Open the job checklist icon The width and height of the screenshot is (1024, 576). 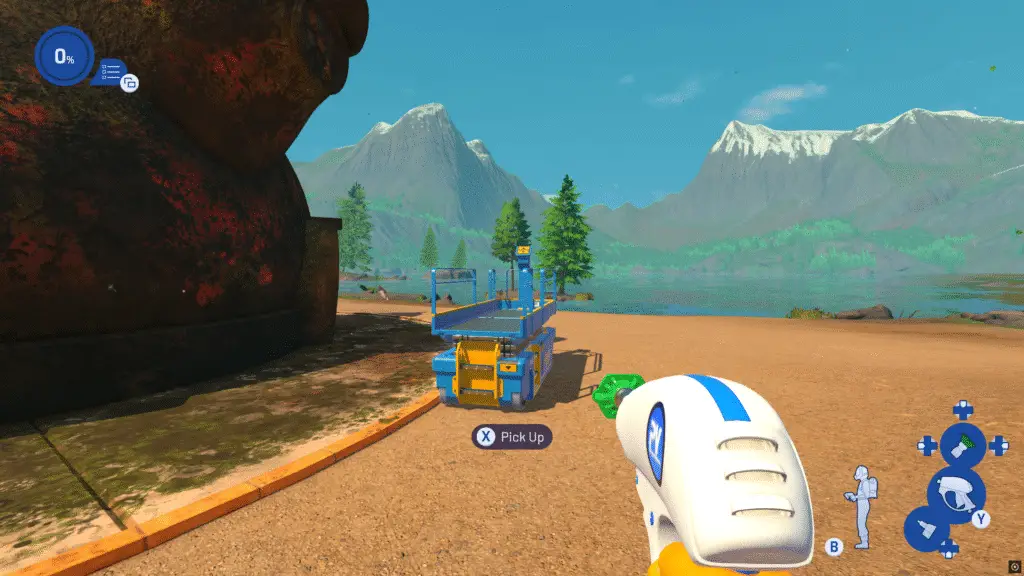pos(111,69)
